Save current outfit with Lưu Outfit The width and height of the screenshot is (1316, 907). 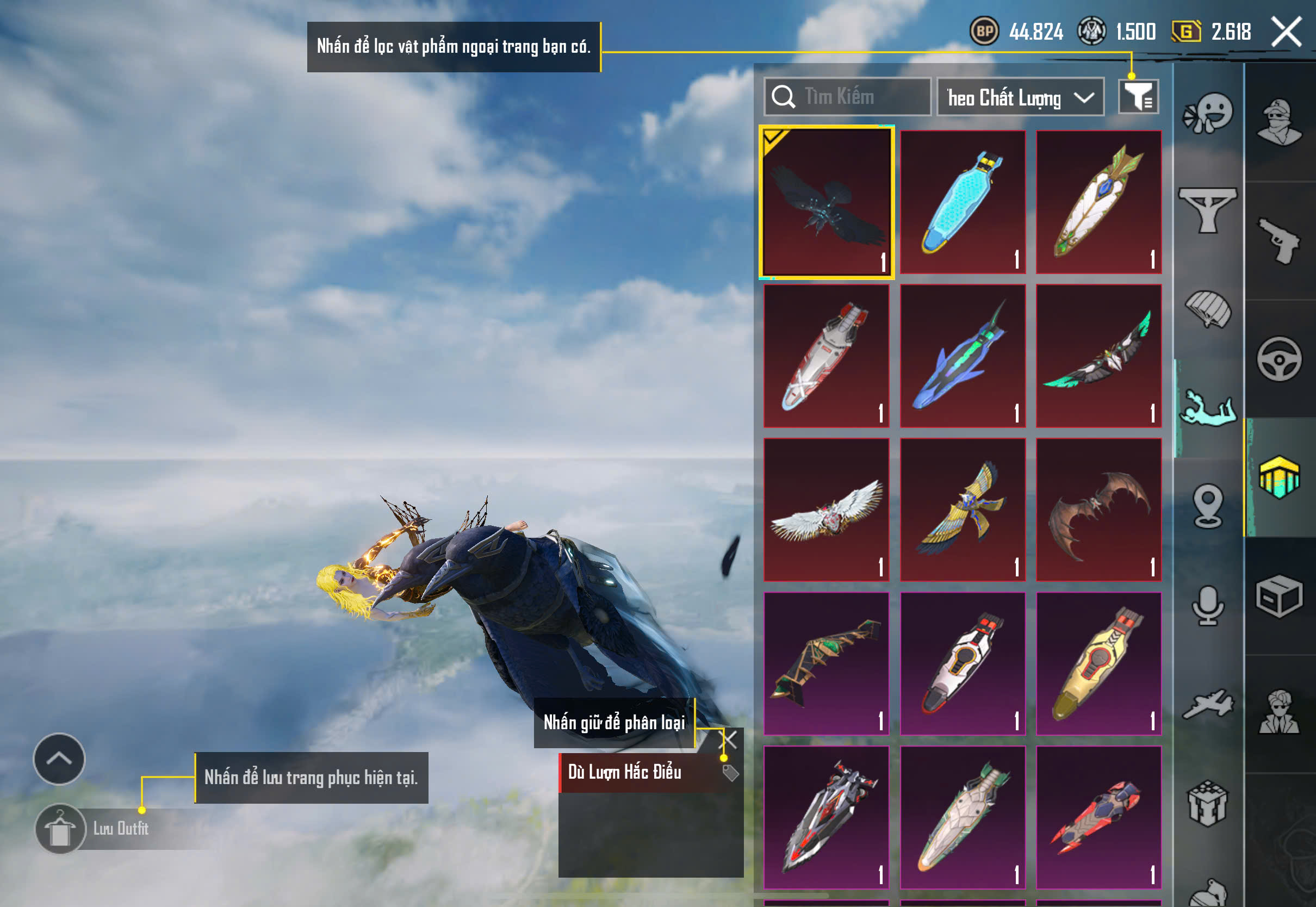point(120,829)
